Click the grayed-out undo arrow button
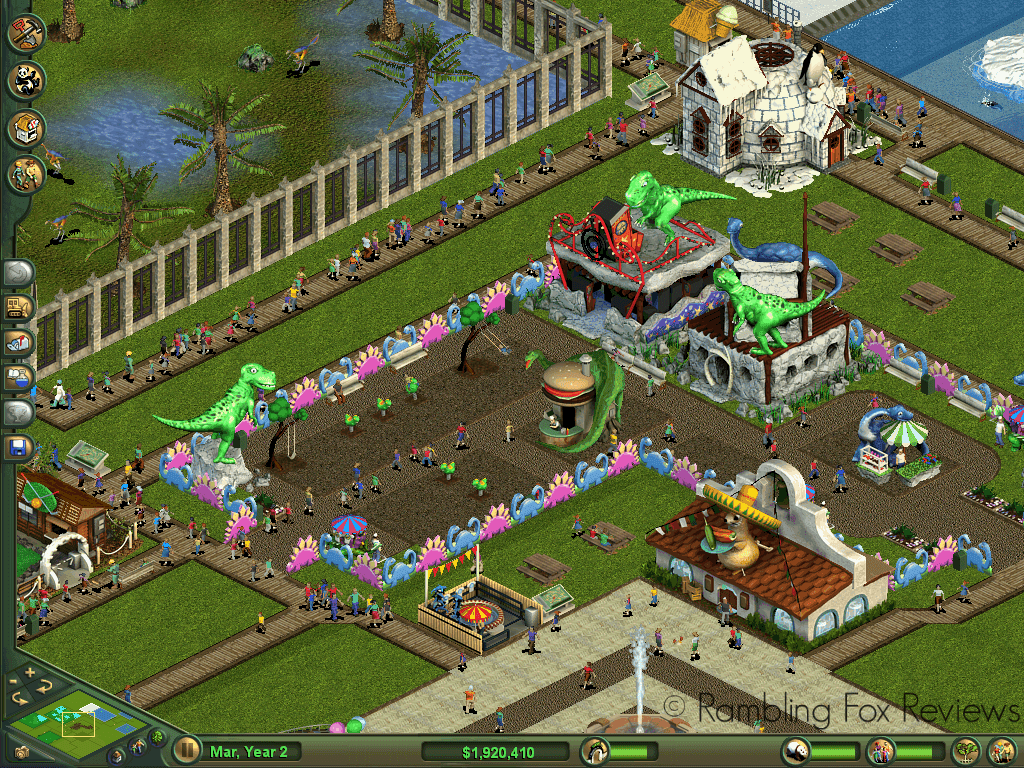 19,272
